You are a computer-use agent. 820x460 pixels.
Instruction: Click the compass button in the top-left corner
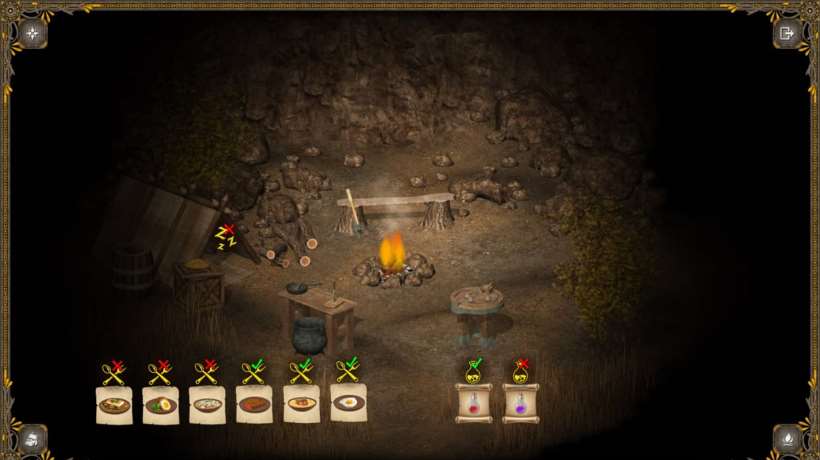tap(33, 33)
